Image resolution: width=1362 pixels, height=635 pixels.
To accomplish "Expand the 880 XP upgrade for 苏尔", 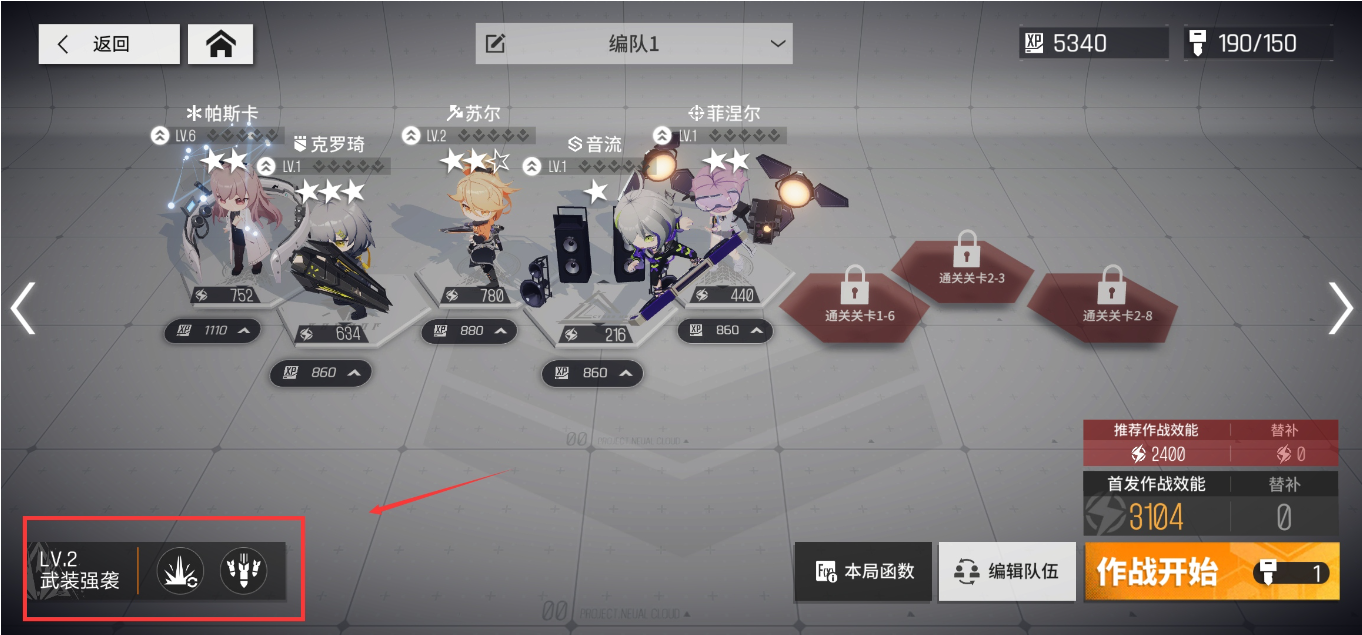I will [x=469, y=330].
